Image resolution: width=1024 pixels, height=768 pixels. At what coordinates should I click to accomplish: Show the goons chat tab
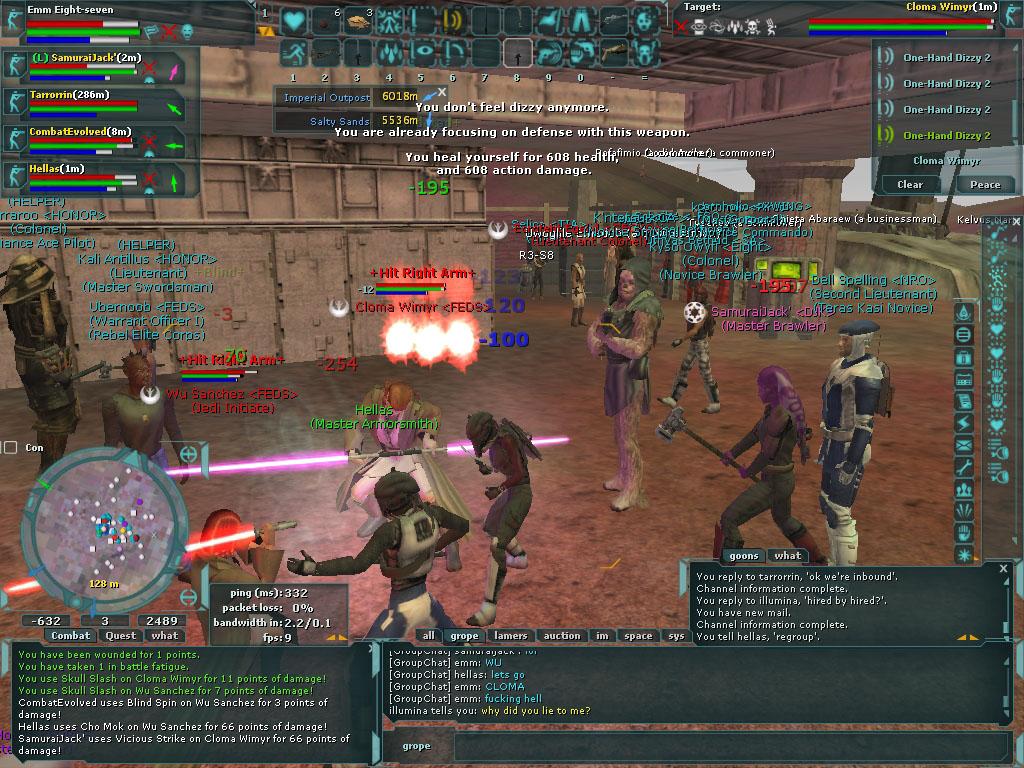743,556
